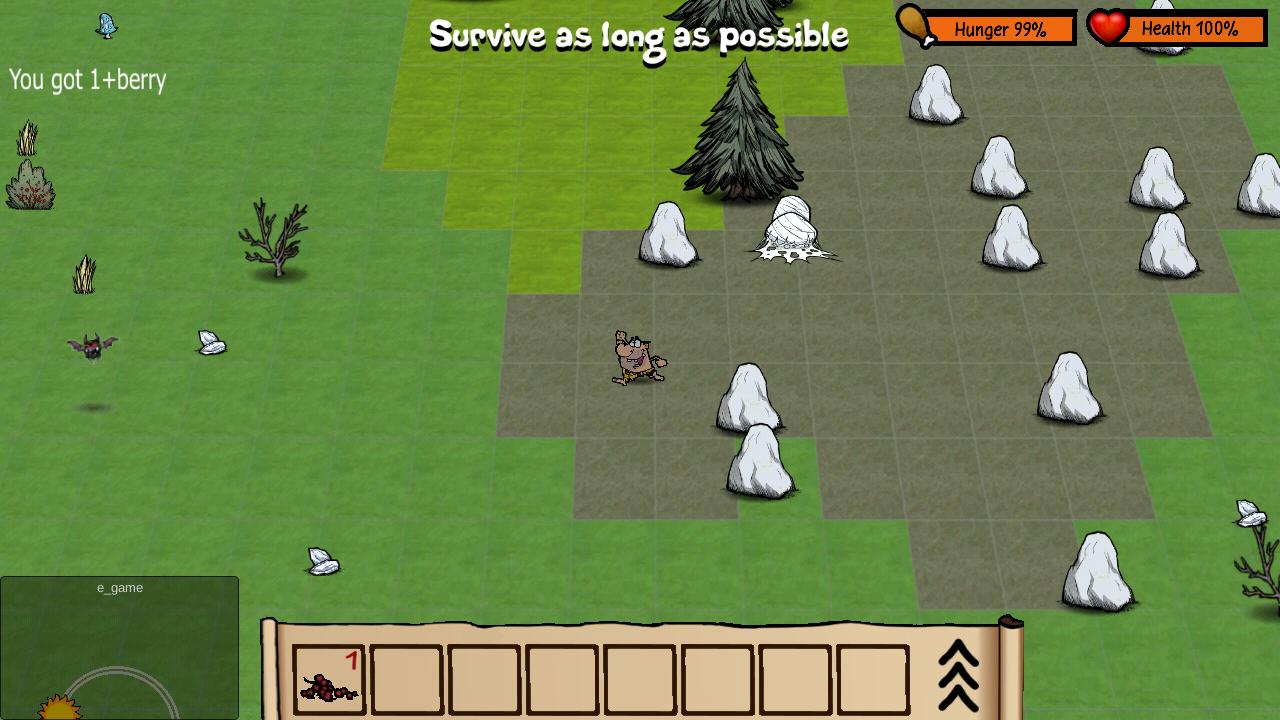
Task: Click the second empty inventory slot
Action: point(407,678)
